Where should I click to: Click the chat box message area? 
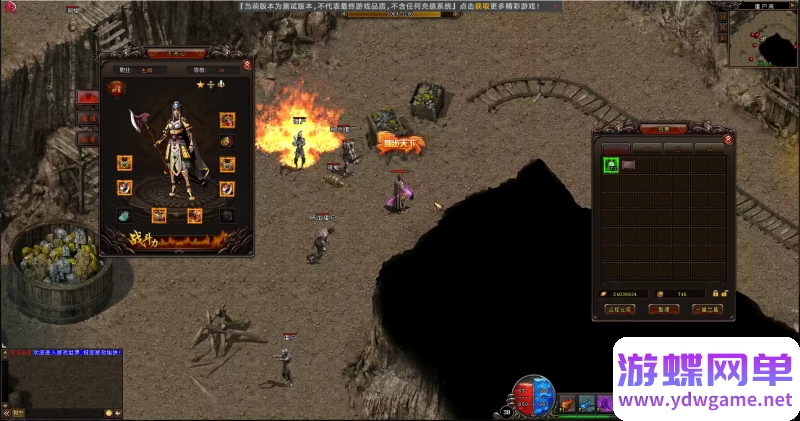[62, 380]
